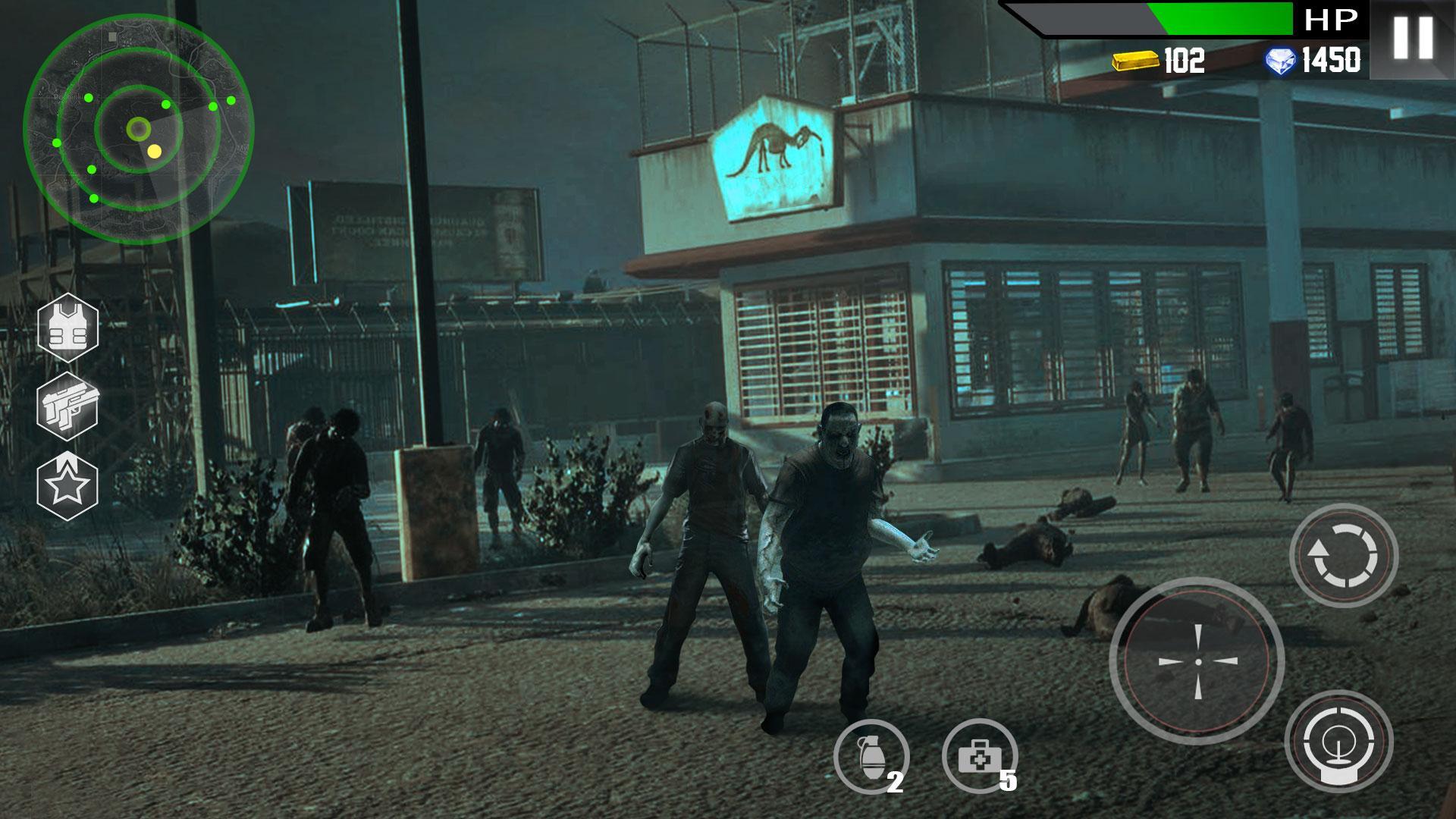Fire weapon with crosshair button
The width and height of the screenshot is (1456, 819).
pyautogui.click(x=1197, y=661)
